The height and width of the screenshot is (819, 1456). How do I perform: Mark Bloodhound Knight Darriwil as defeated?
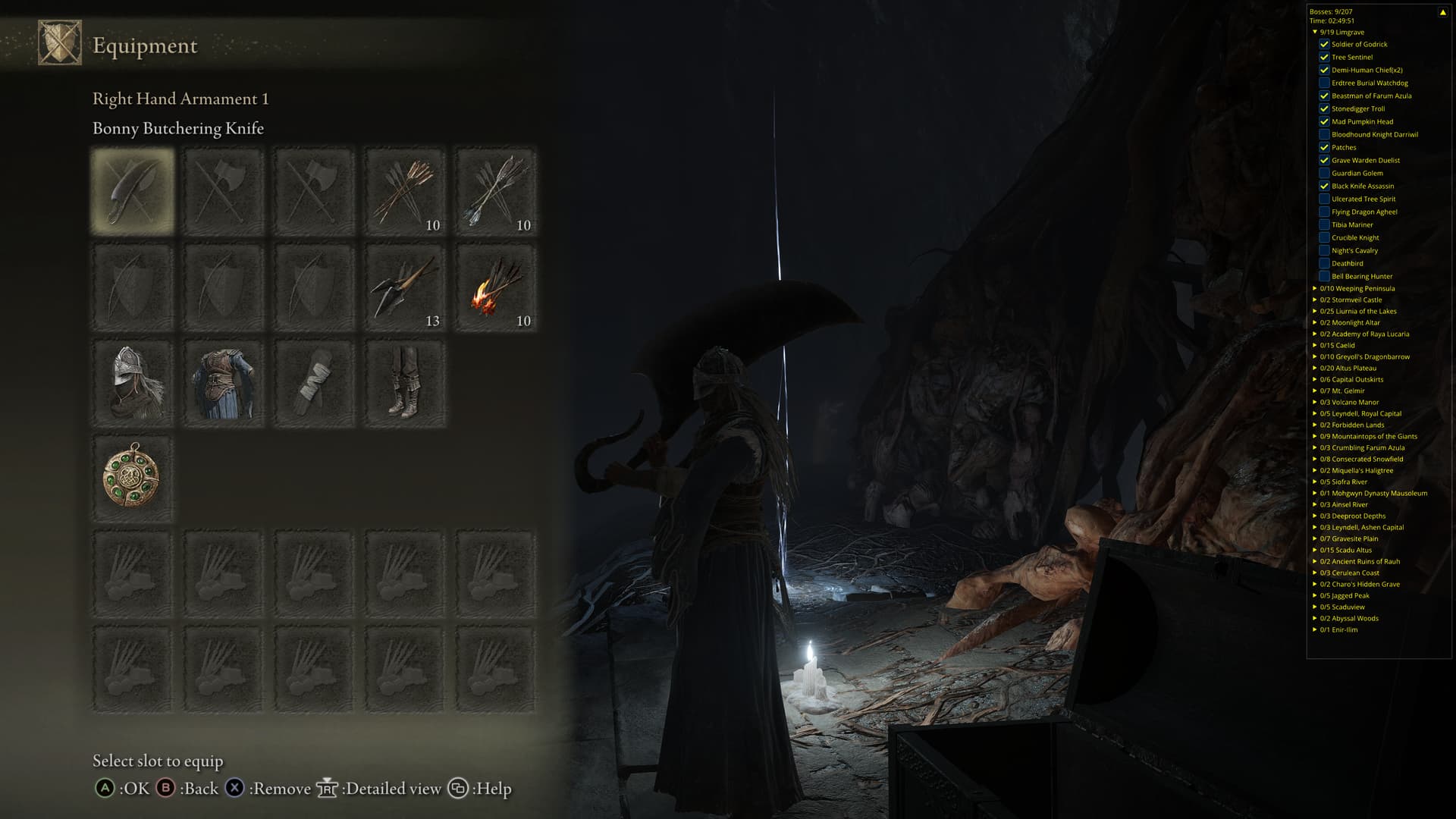point(1324,134)
